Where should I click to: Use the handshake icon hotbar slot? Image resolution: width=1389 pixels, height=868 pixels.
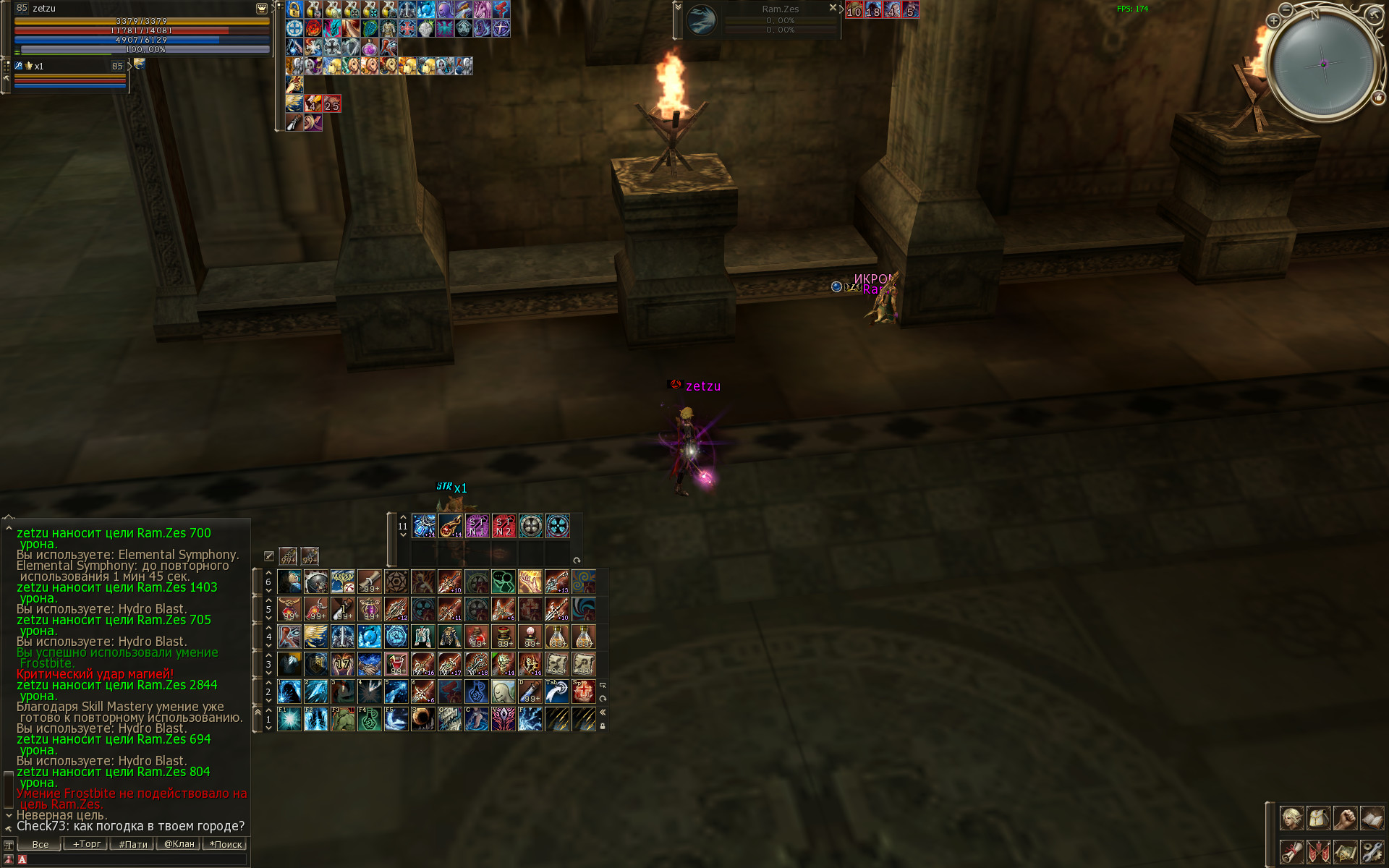(x=370, y=664)
